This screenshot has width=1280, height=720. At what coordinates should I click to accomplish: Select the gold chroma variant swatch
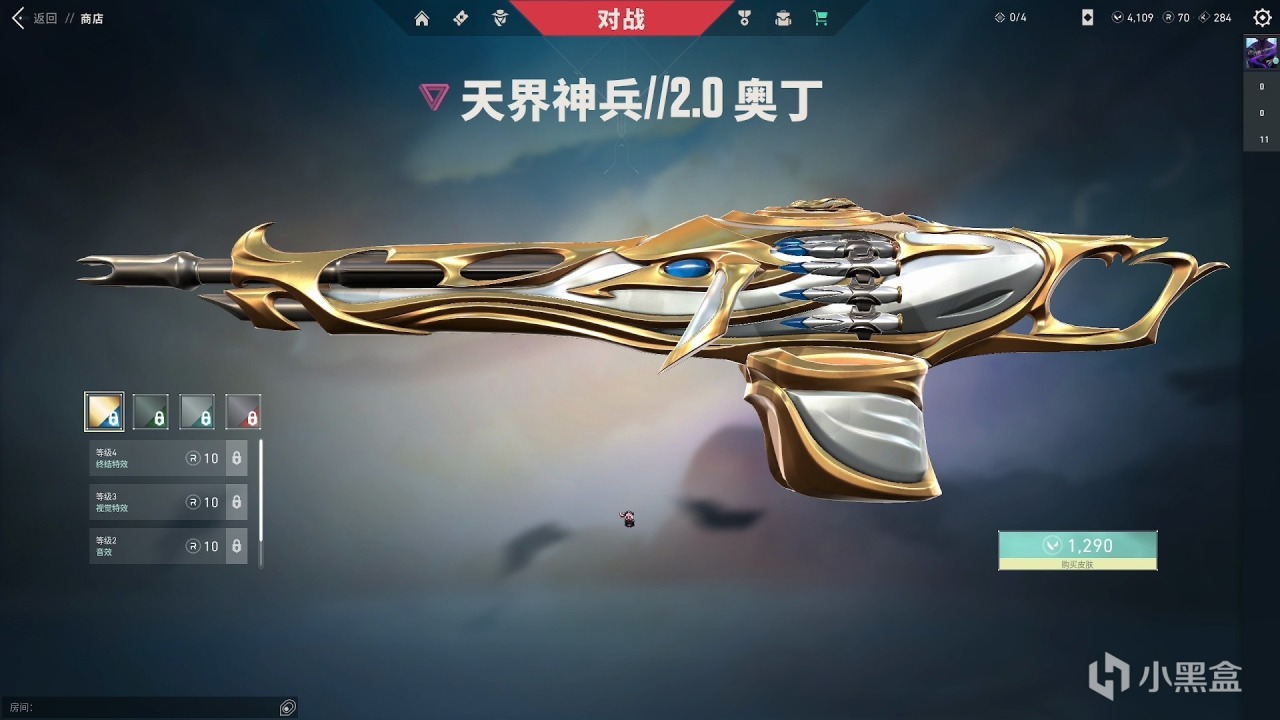104,411
